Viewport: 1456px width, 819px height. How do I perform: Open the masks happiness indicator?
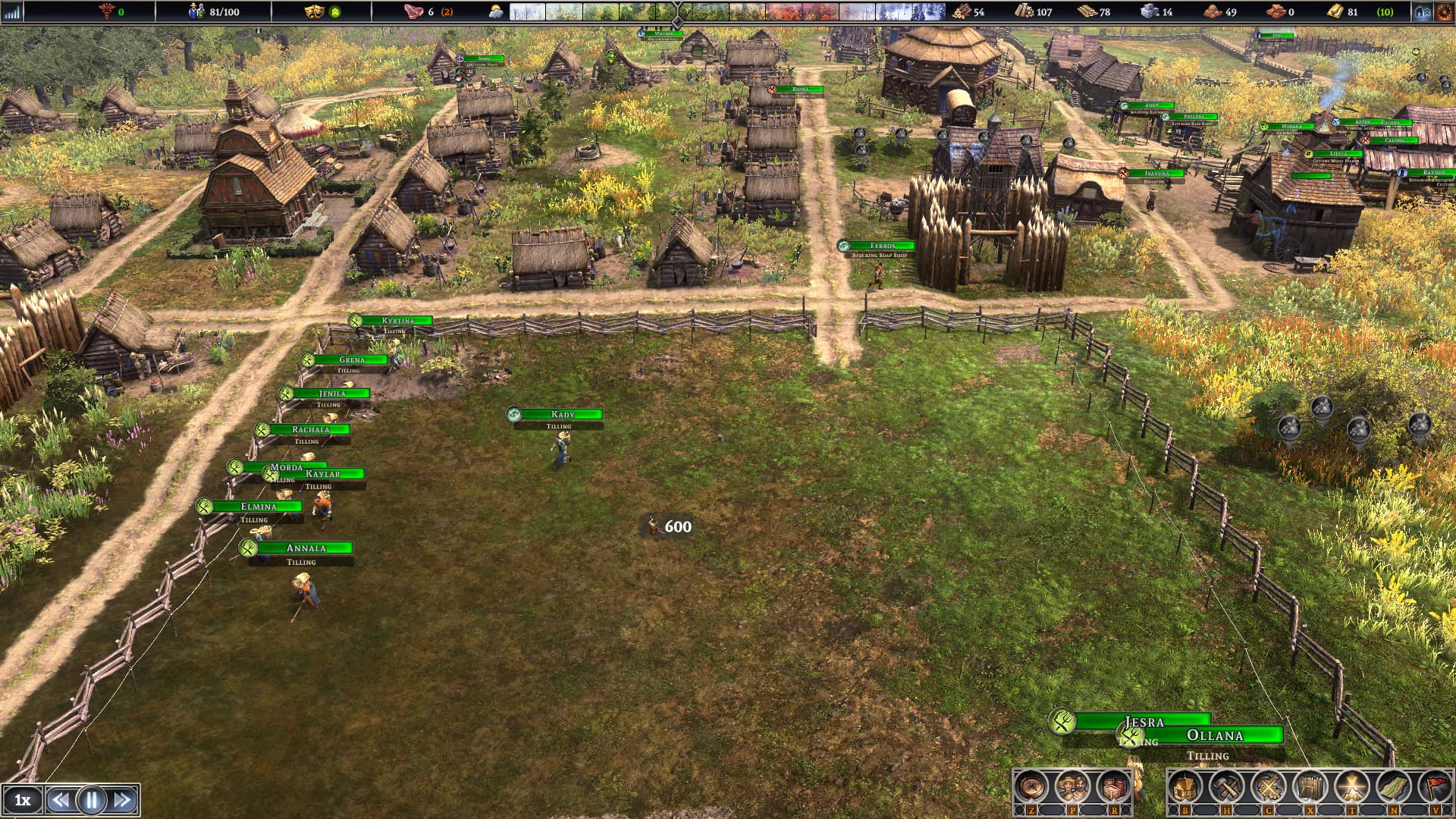313,11
